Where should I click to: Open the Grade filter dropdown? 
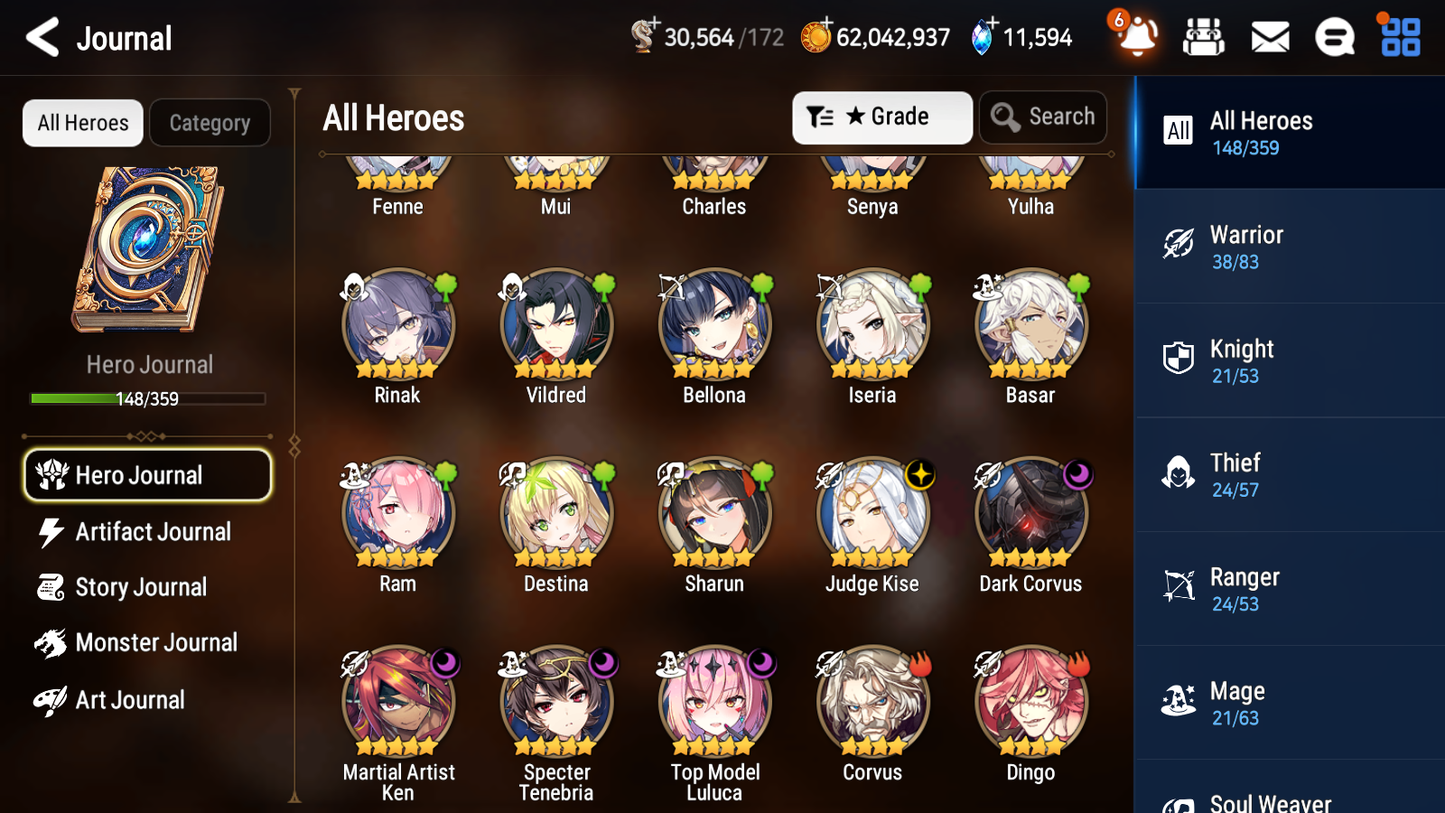point(882,117)
